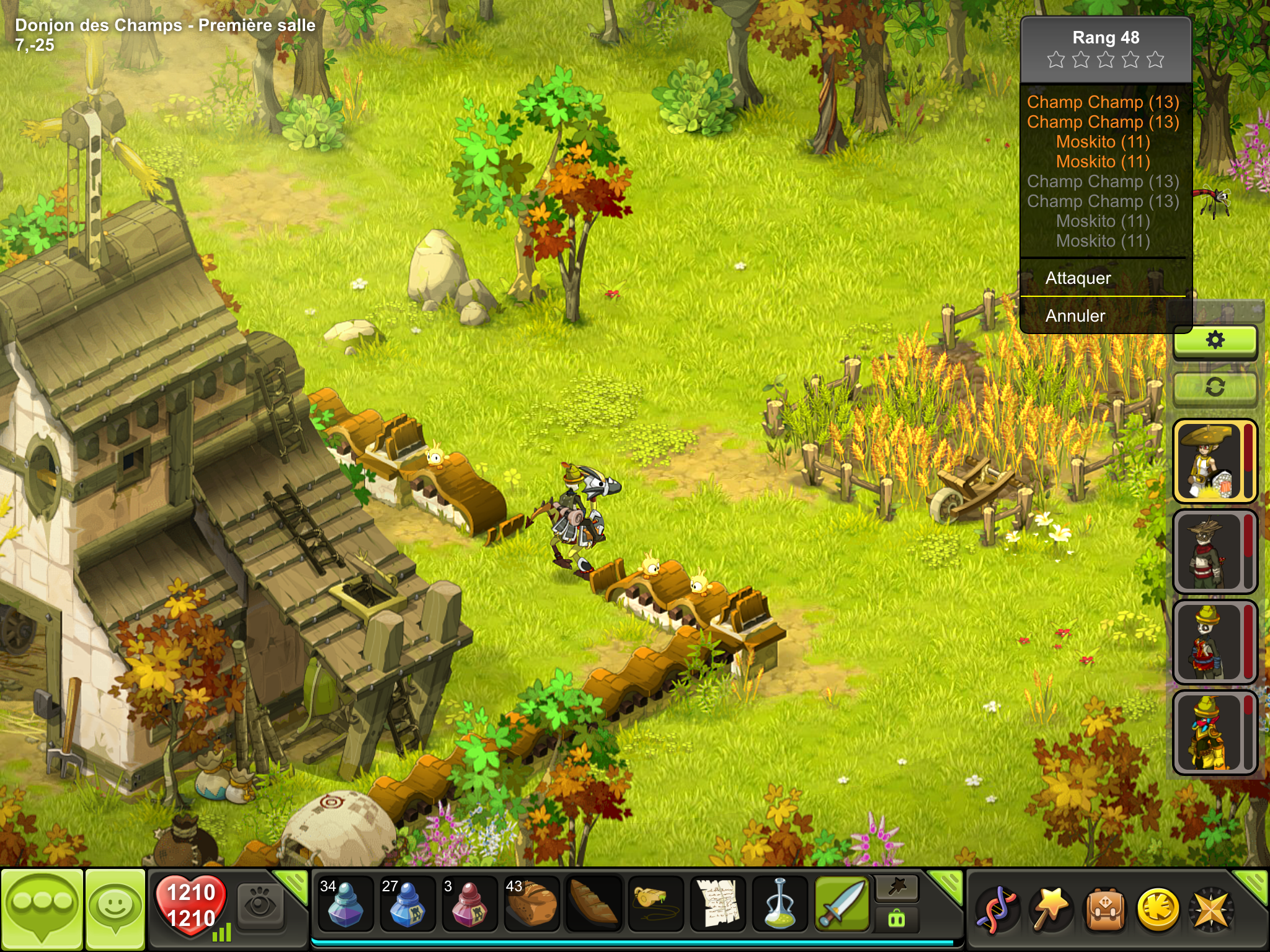This screenshot has width=1270, height=952.
Task: Switch shortcut bar to items bag tab
Action: pyautogui.click(x=897, y=919)
